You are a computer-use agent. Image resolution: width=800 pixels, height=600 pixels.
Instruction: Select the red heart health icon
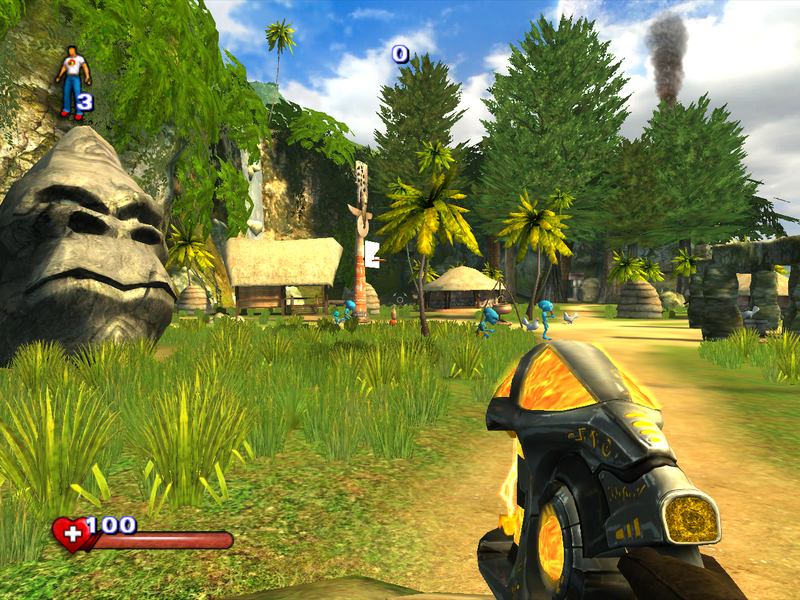click(x=71, y=535)
